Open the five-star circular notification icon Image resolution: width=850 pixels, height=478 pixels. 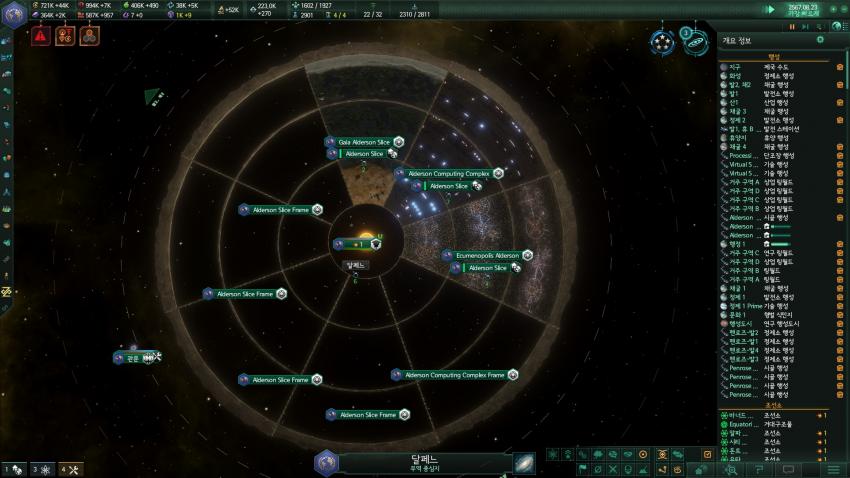(662, 42)
